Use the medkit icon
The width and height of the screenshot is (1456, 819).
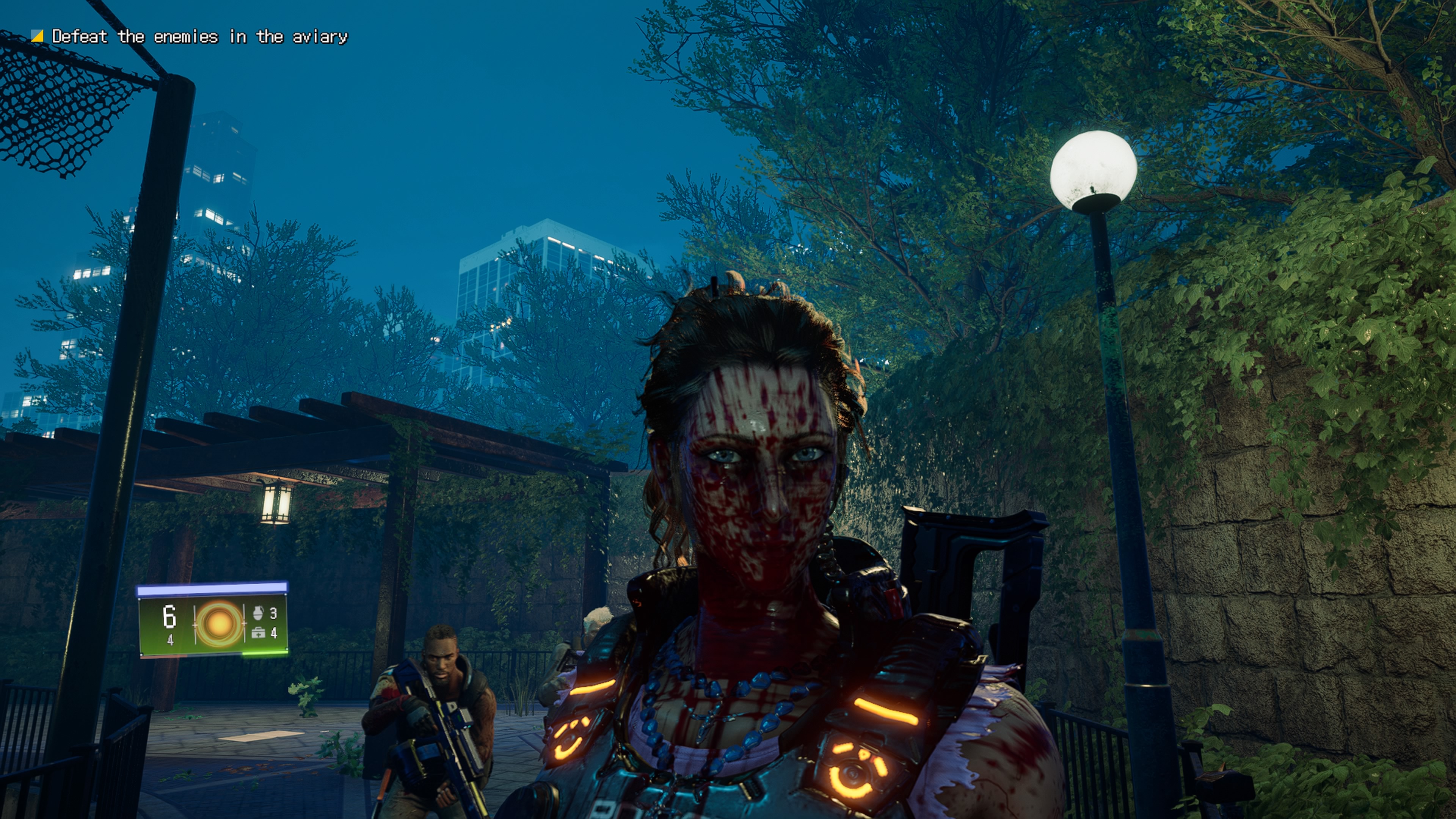click(258, 633)
